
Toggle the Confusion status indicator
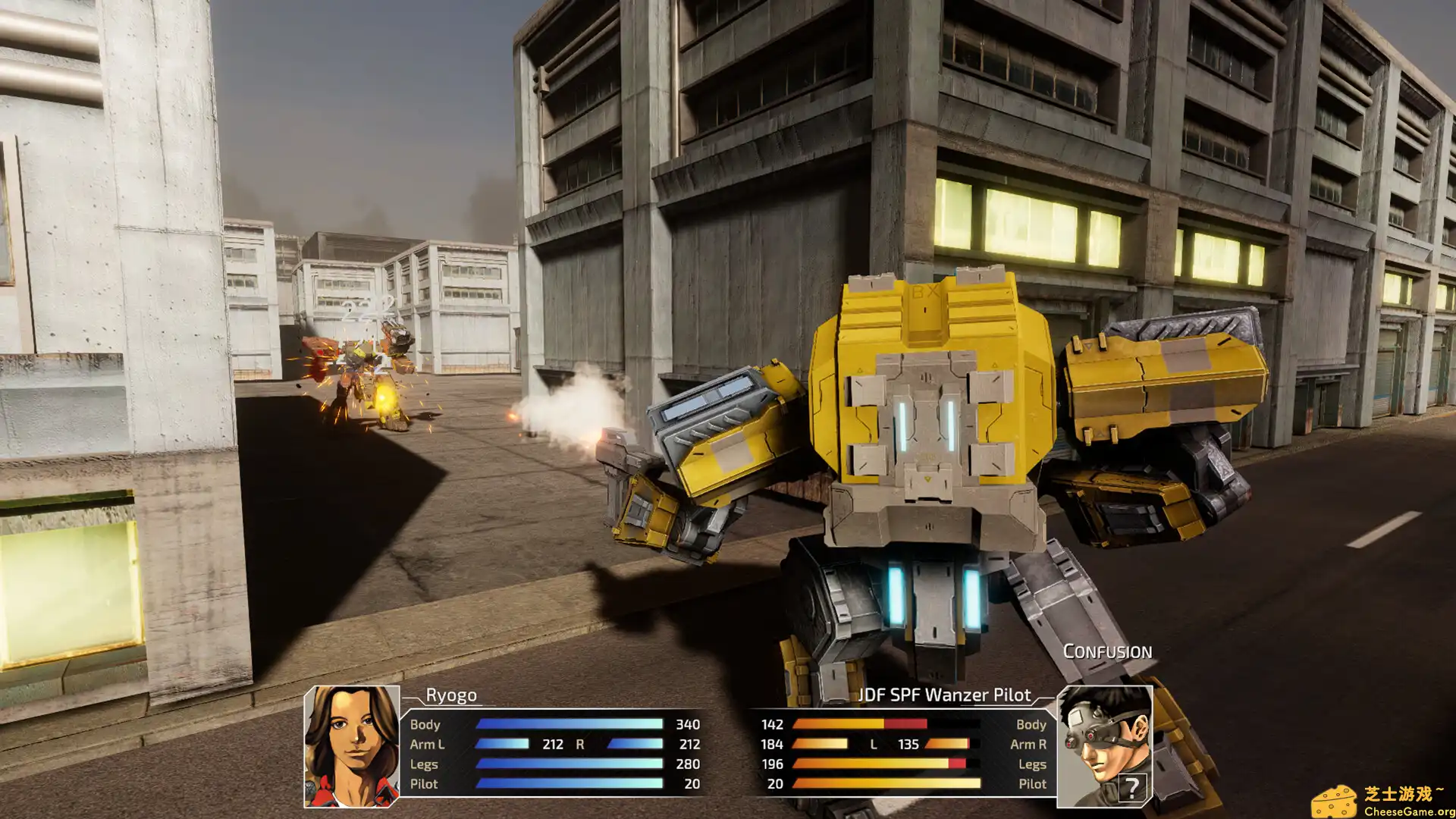1109,651
